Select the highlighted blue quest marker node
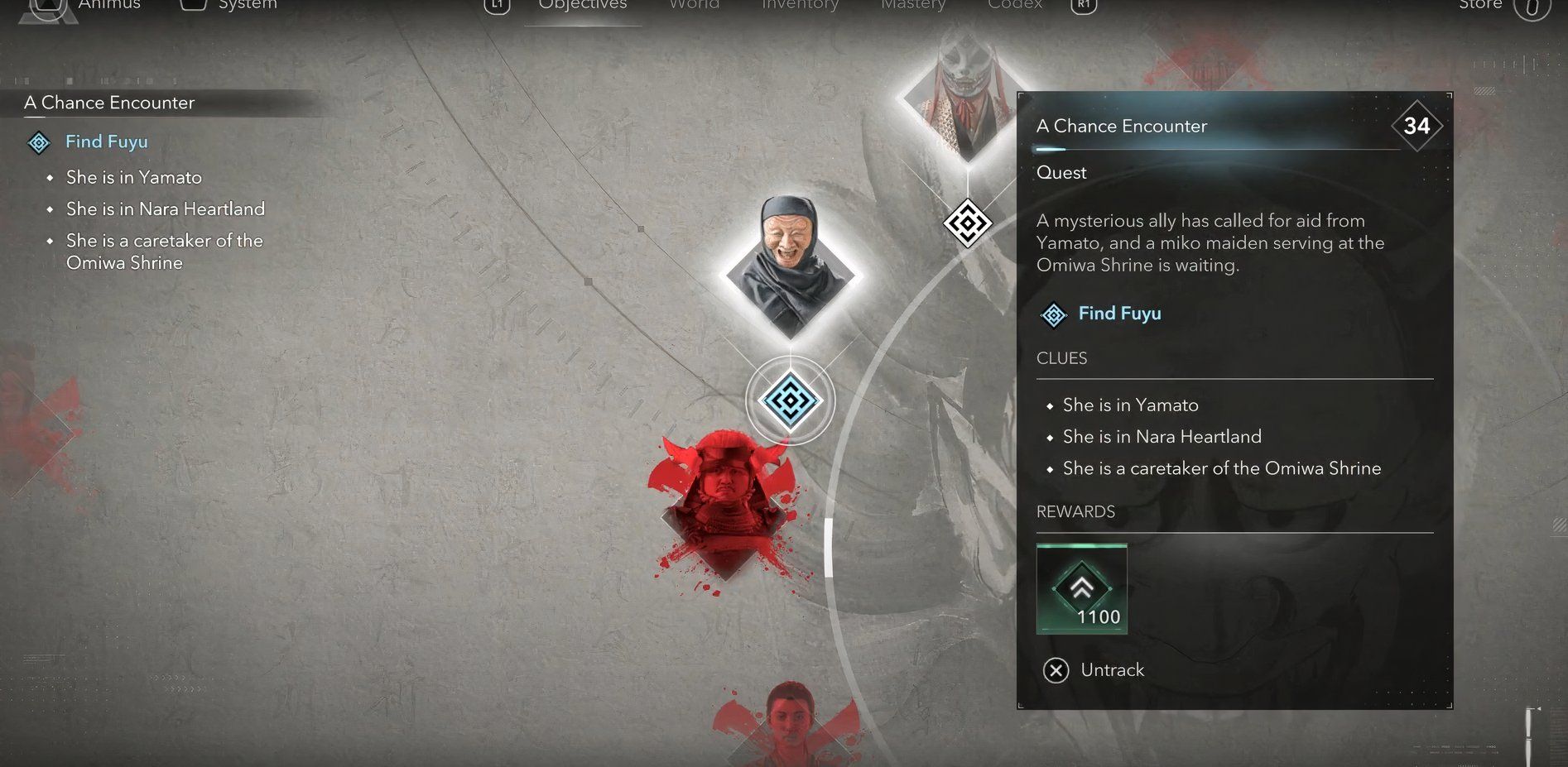Screen dimensions: 1568x767 click(x=790, y=401)
